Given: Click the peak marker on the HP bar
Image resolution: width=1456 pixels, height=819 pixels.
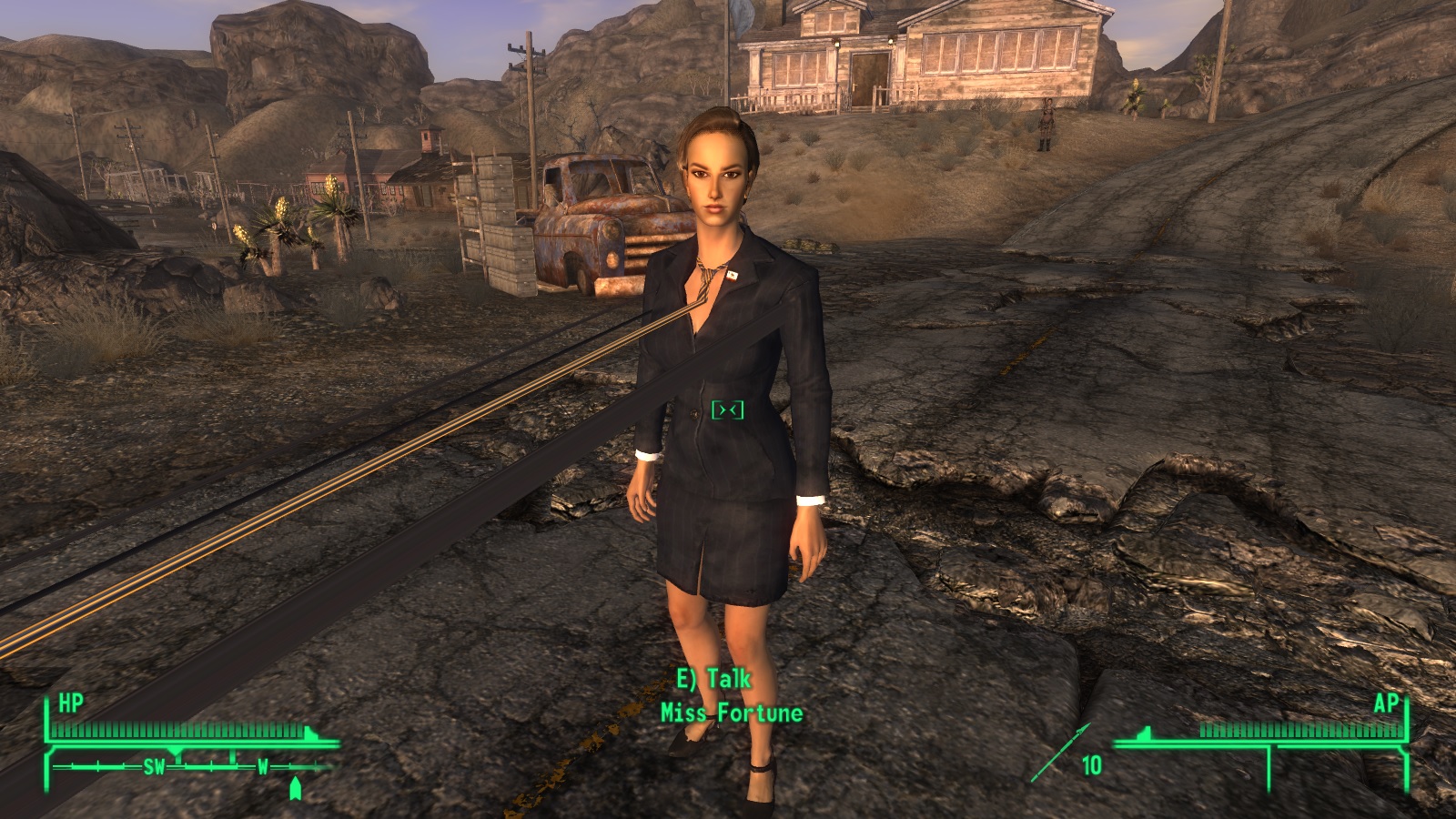Looking at the screenshot, I should 310,731.
